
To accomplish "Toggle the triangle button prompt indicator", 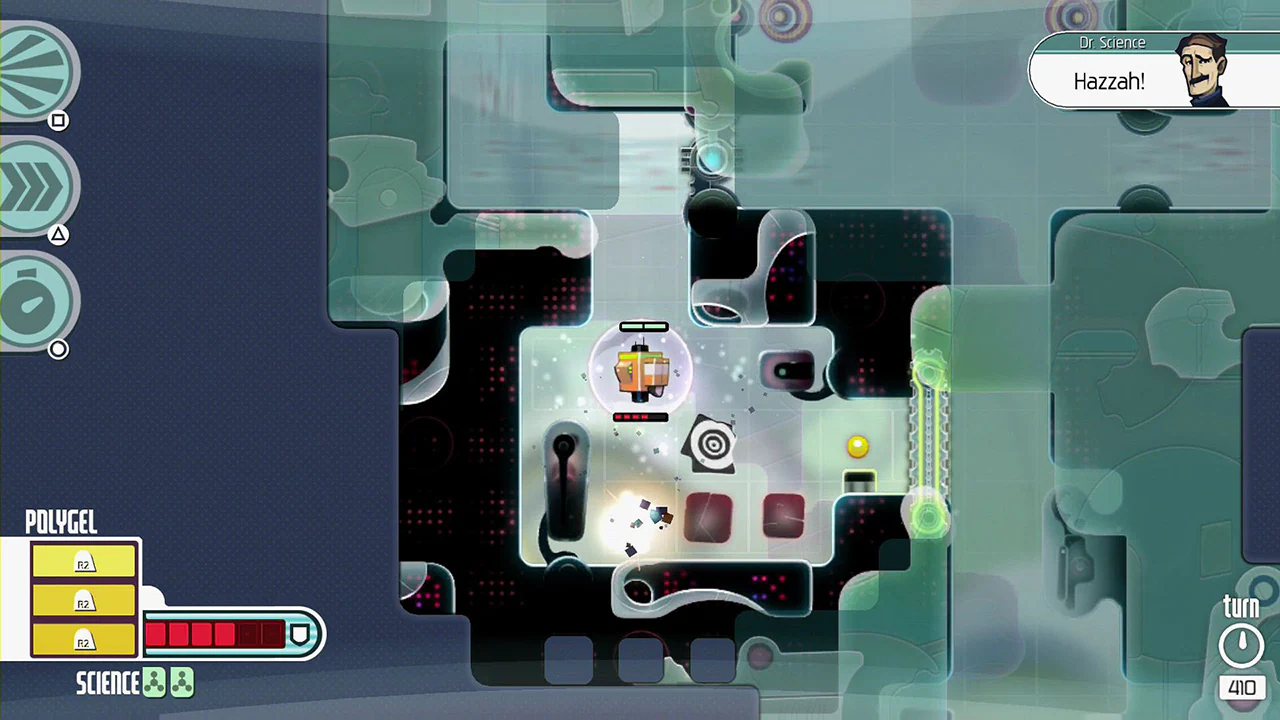I will [58, 234].
